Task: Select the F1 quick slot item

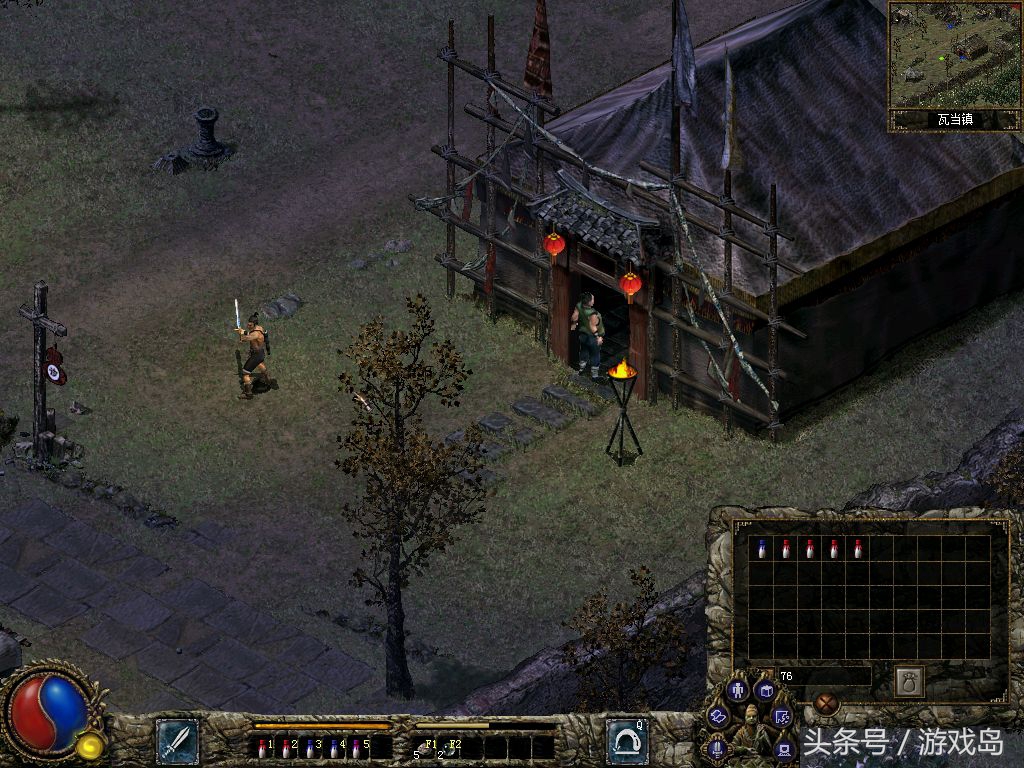Action: [x=424, y=747]
